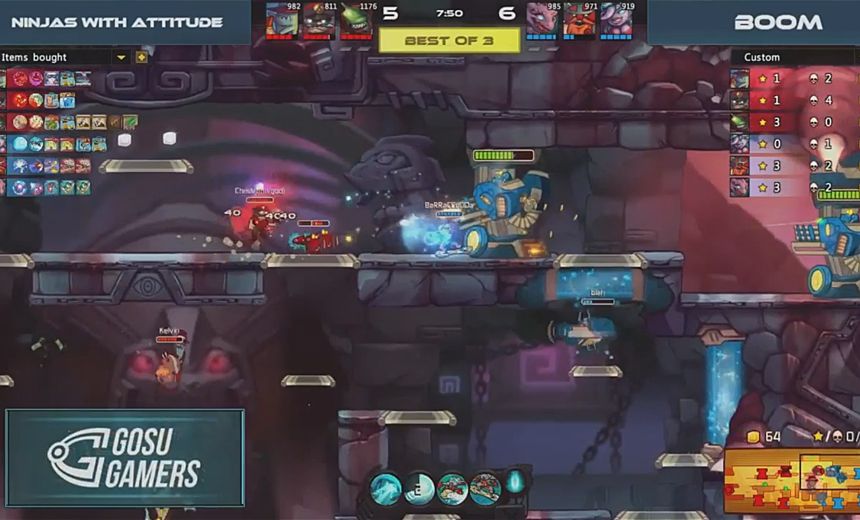Open the Items bought dropdown arrow
Image resolution: width=860 pixels, height=520 pixels.
(122, 57)
